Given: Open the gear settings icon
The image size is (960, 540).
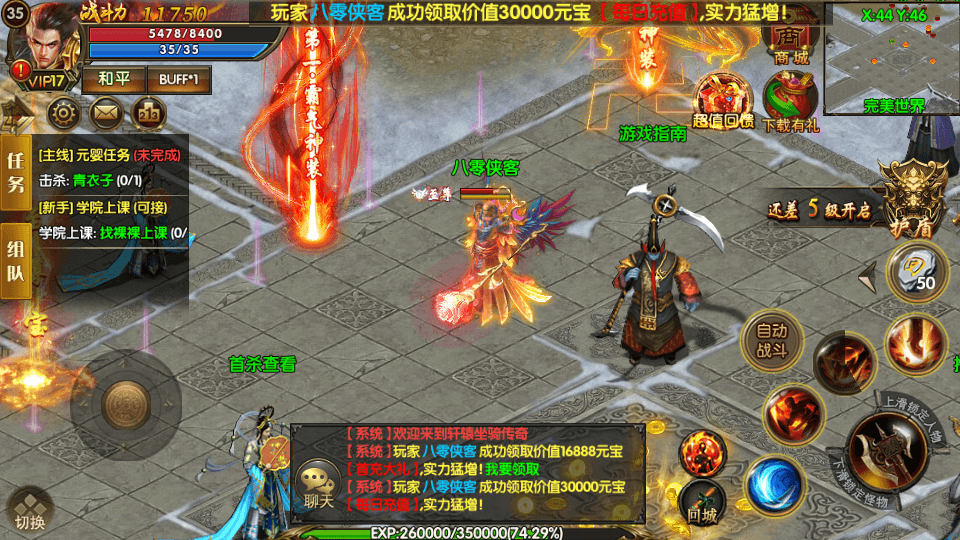Looking at the screenshot, I should click(64, 112).
